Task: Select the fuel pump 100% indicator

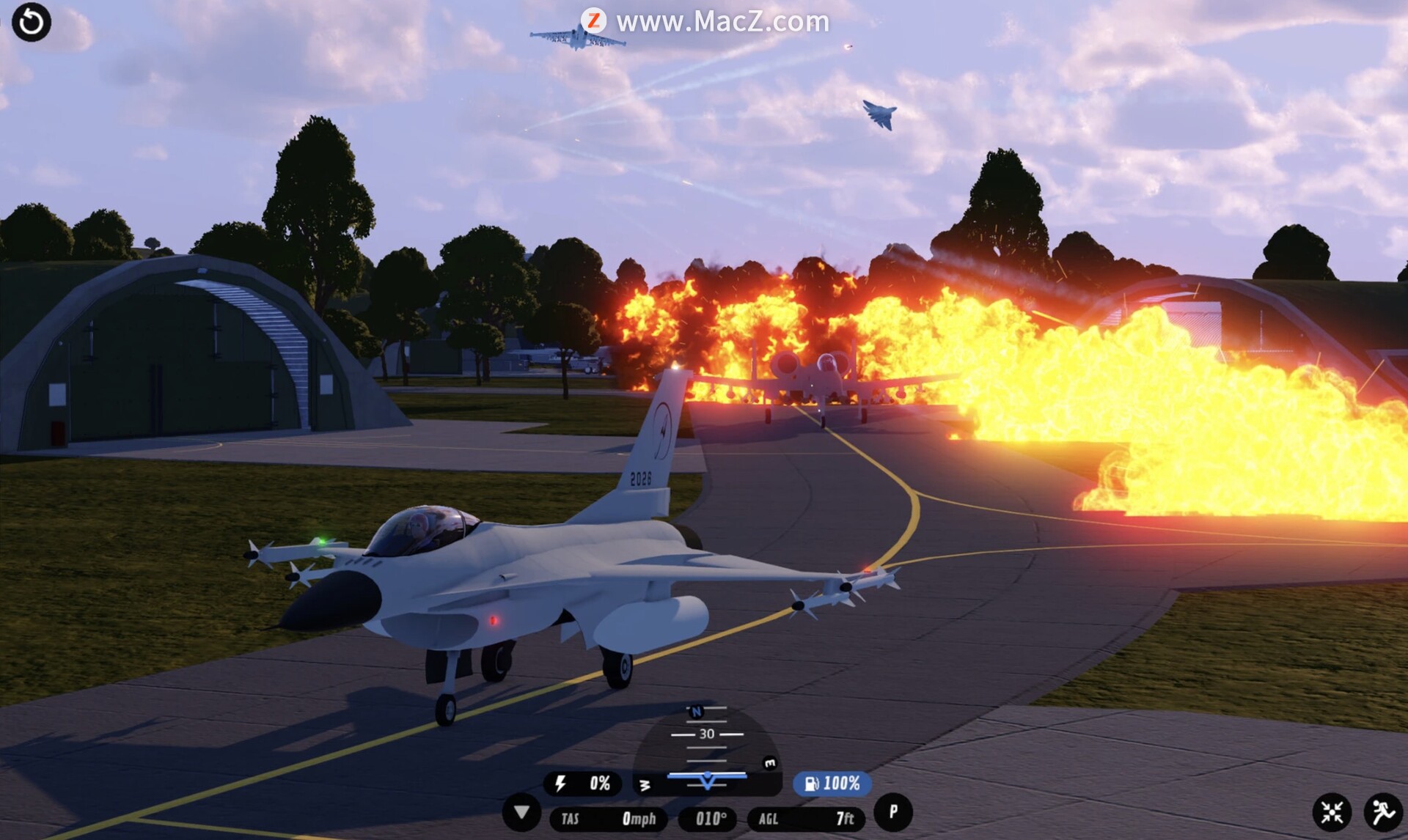Action: (832, 784)
